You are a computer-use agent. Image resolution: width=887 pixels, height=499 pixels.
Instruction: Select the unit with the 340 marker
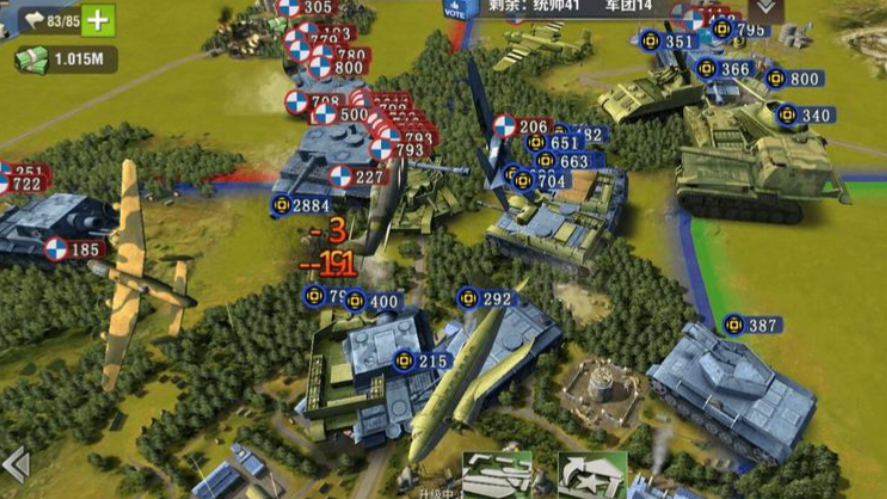coord(805,115)
